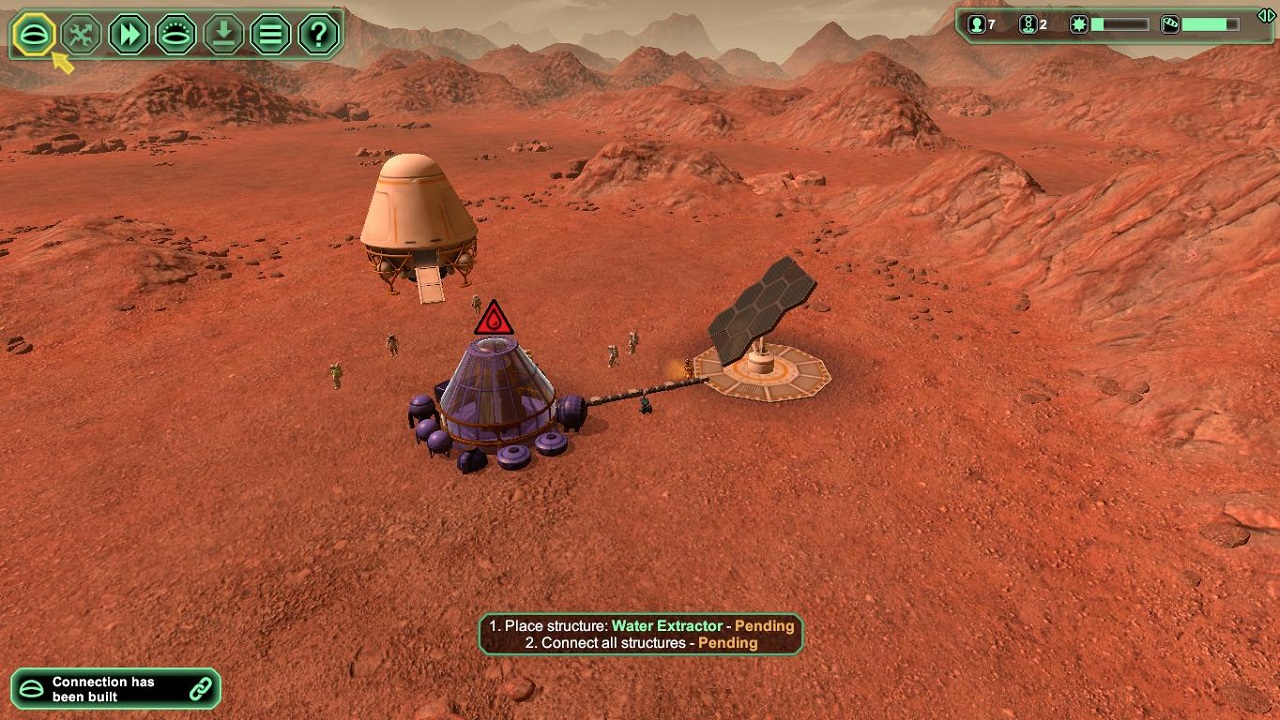This screenshot has height=720, width=1280.
Task: Expand the resource panel with arrow toggle
Action: tap(1266, 16)
